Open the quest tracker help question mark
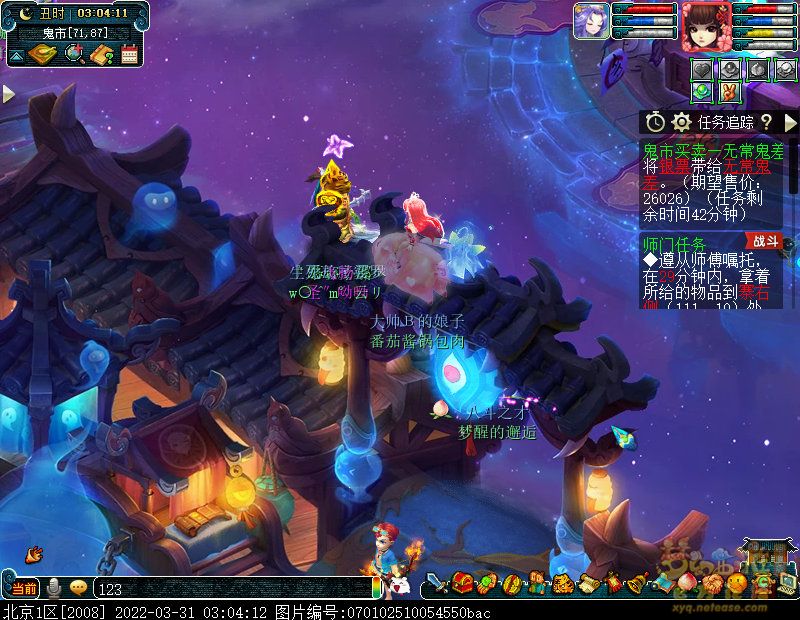 (x=766, y=122)
